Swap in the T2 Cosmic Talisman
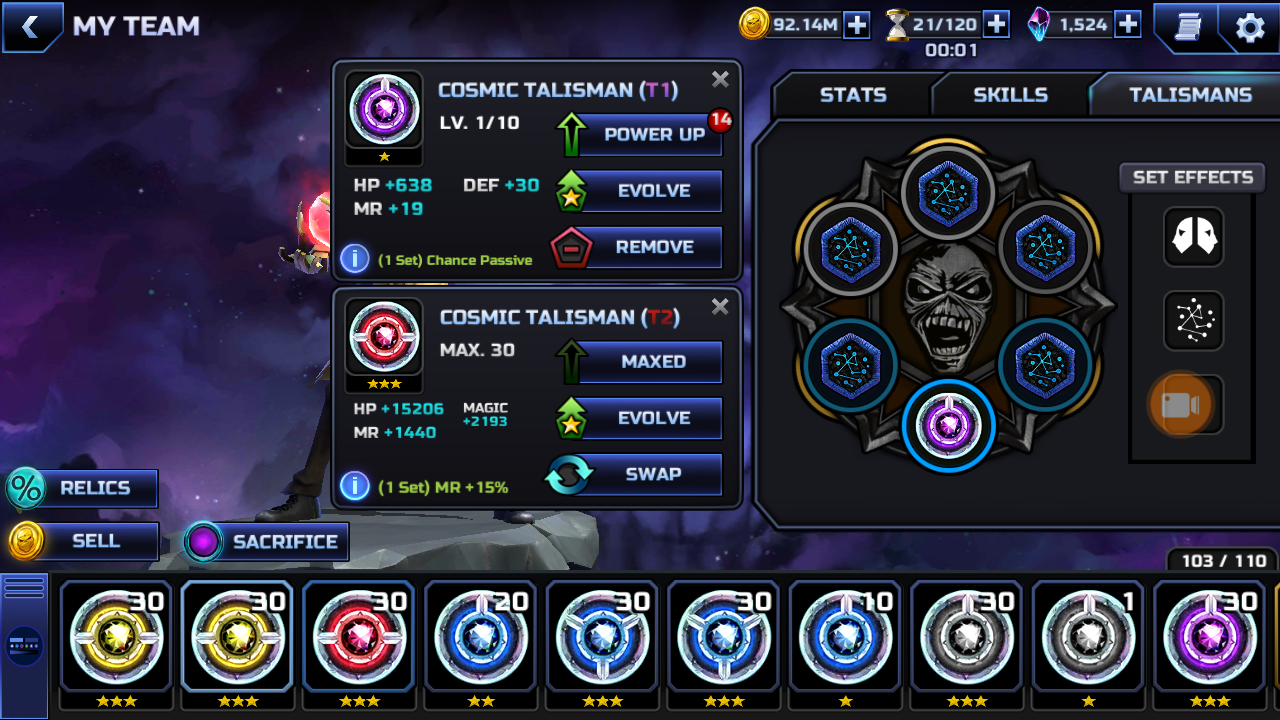The width and height of the screenshot is (1280, 720). [x=652, y=474]
